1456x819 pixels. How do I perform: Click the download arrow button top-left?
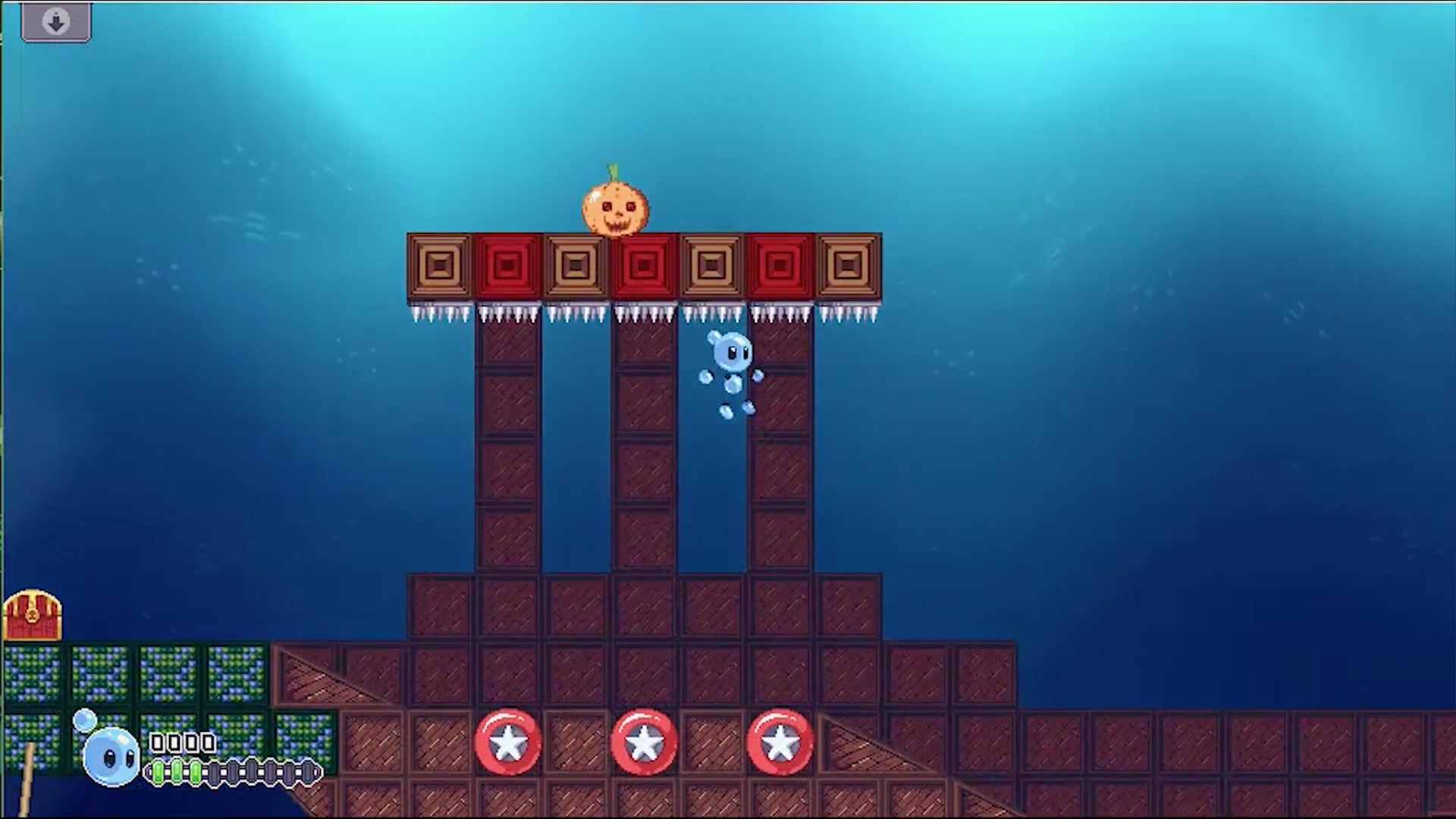pyautogui.click(x=55, y=20)
